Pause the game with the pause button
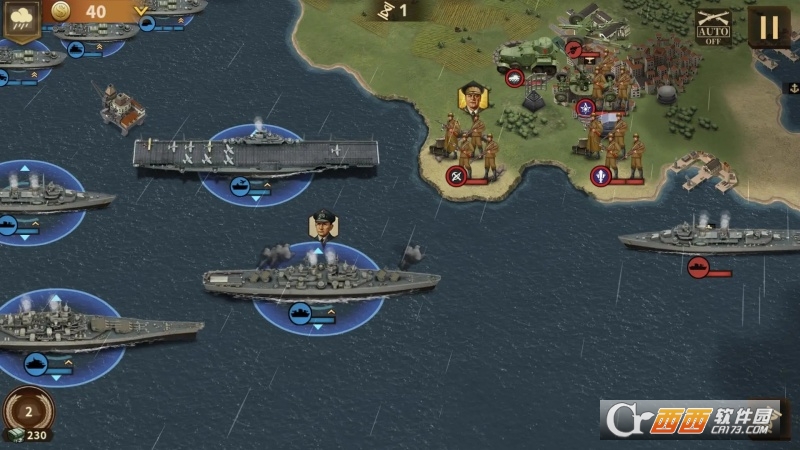 coord(768,27)
